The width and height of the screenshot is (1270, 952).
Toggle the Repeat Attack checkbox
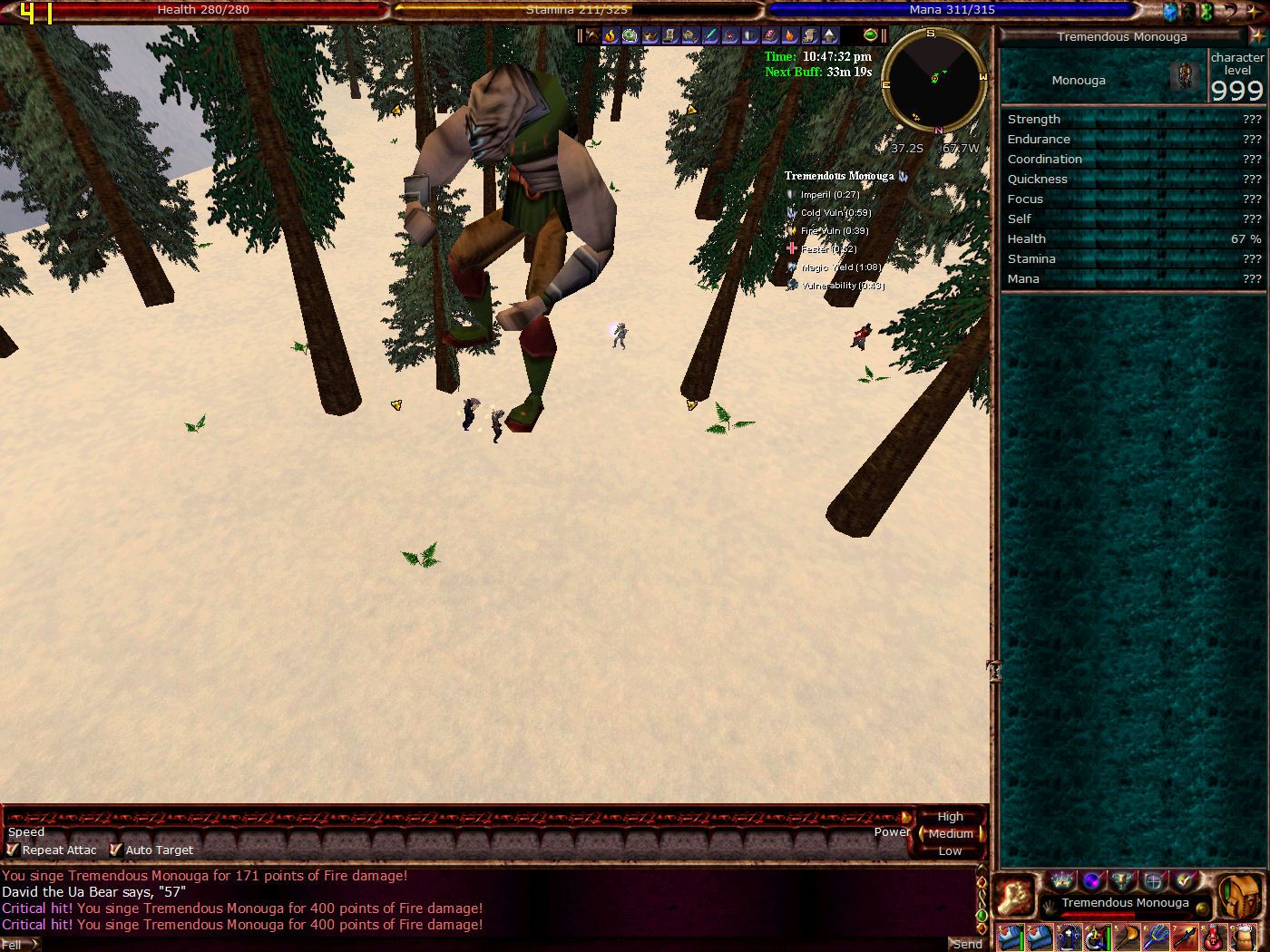click(x=13, y=850)
